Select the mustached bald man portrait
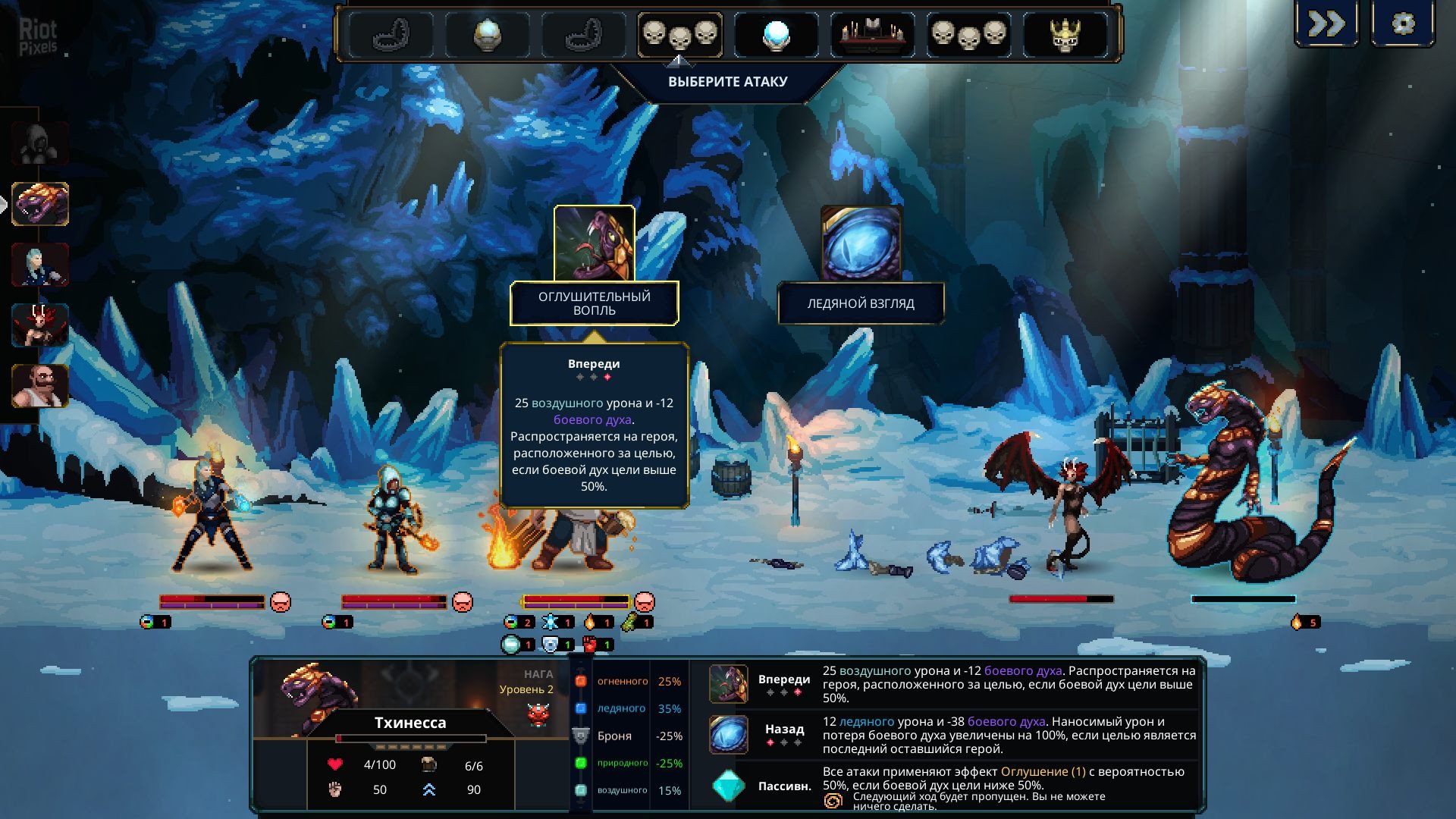The width and height of the screenshot is (1456, 819). [x=40, y=385]
